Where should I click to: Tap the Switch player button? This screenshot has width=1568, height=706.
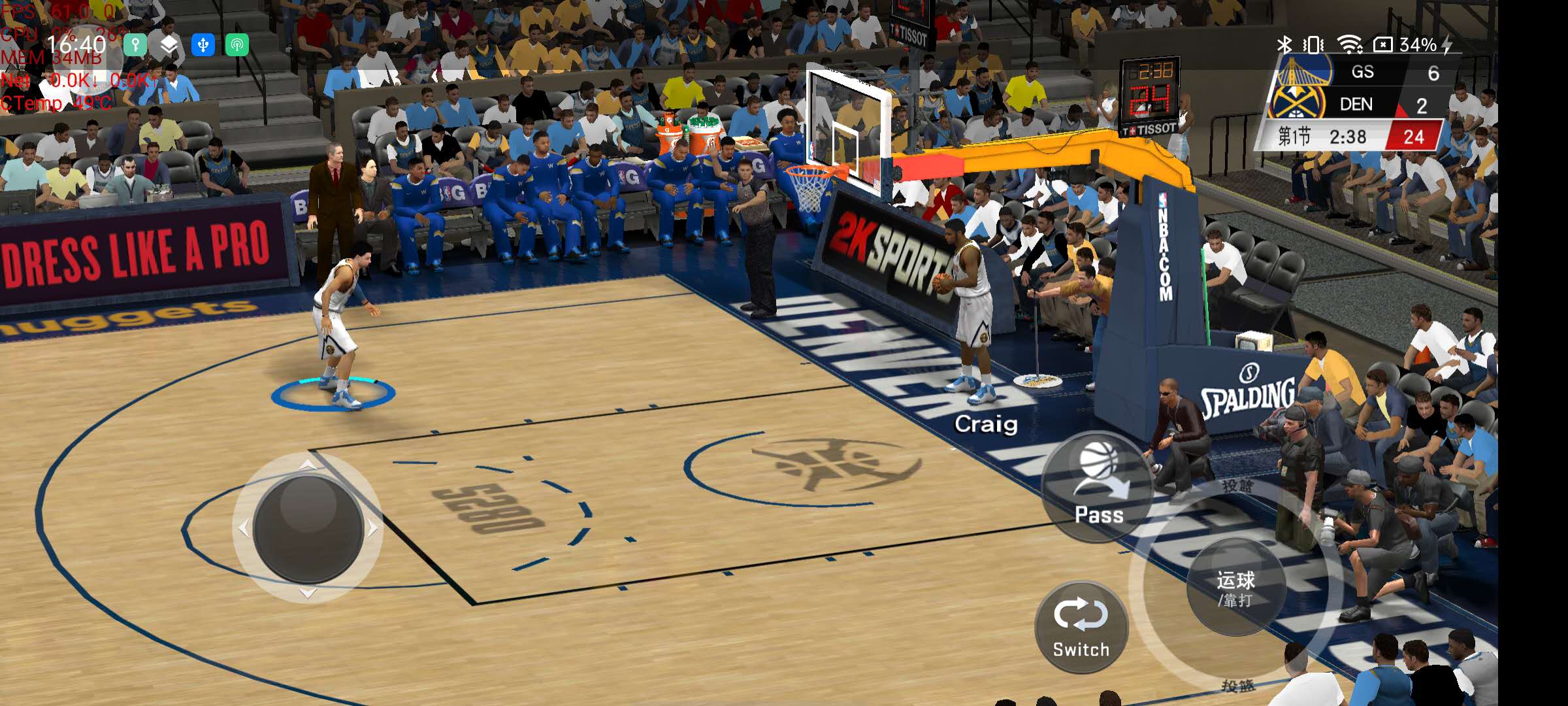pyautogui.click(x=1081, y=628)
